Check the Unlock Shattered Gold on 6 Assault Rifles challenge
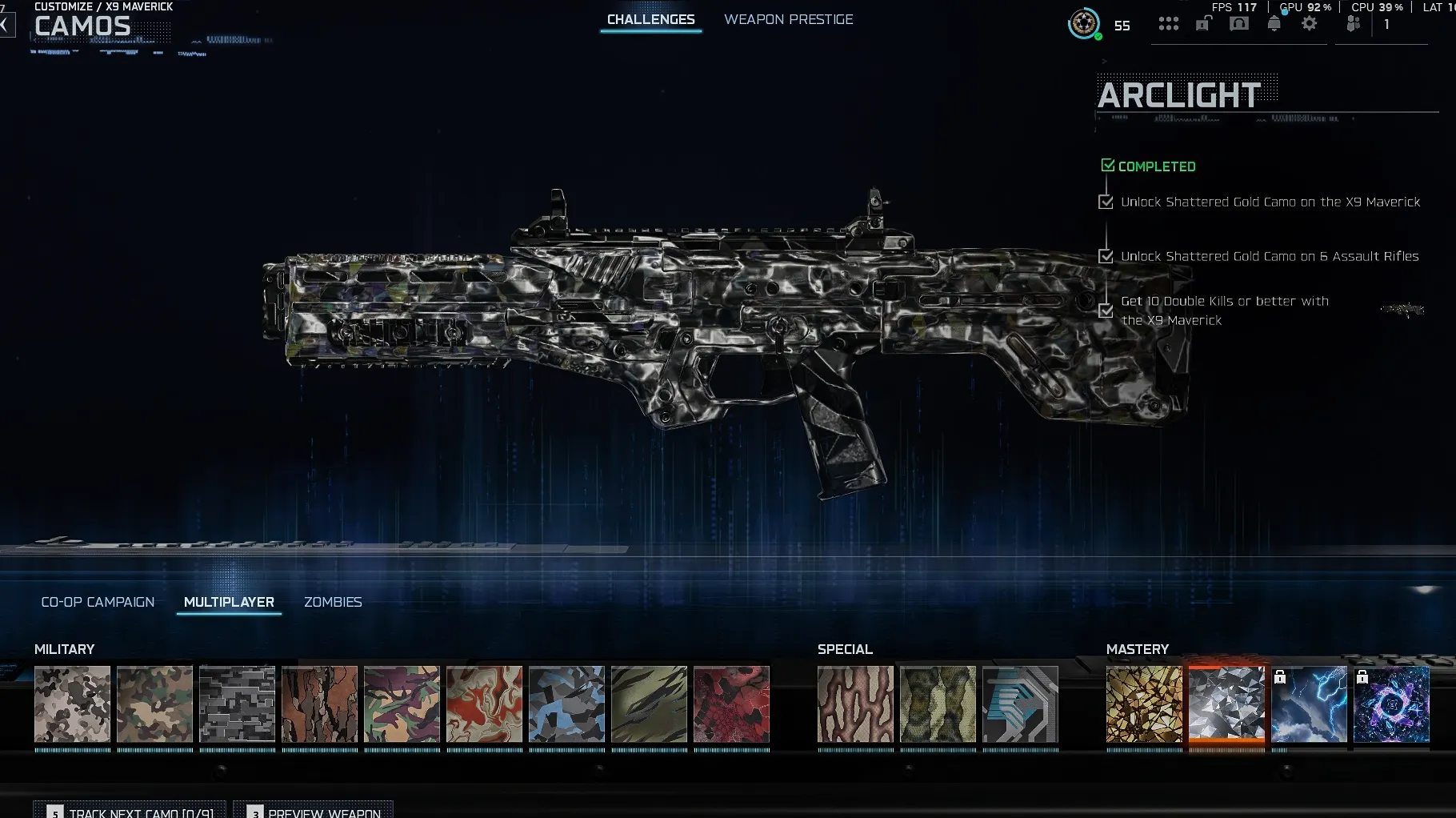This screenshot has width=1456, height=818. (1107, 256)
